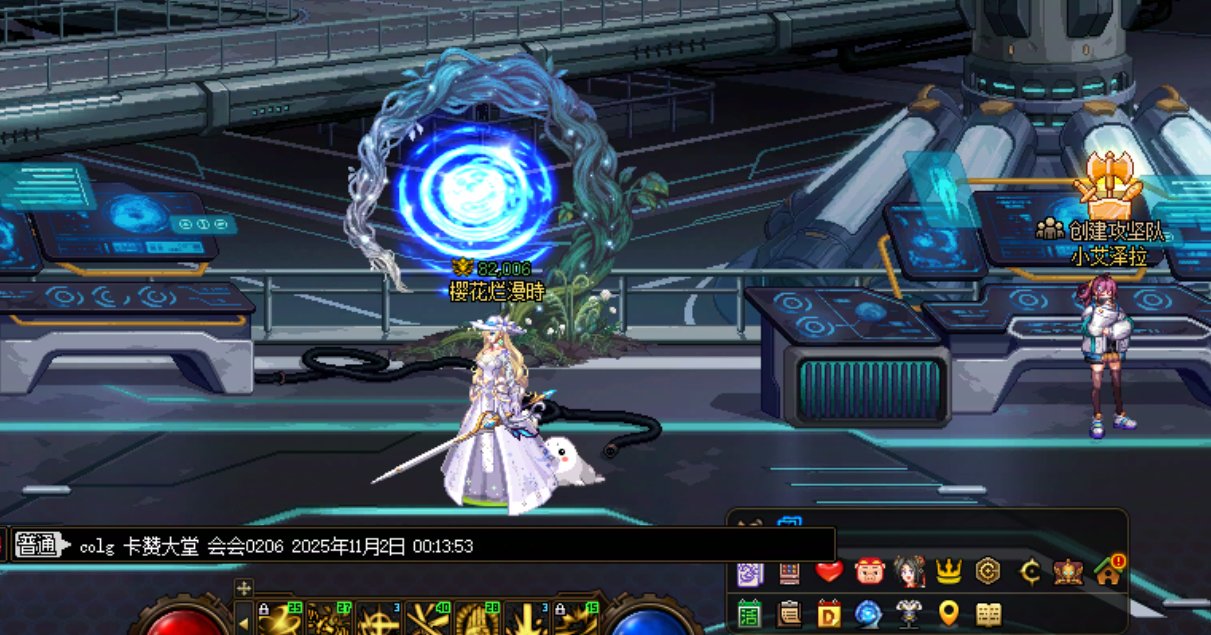
Task: Click the red pig face icon
Action: click(x=869, y=572)
